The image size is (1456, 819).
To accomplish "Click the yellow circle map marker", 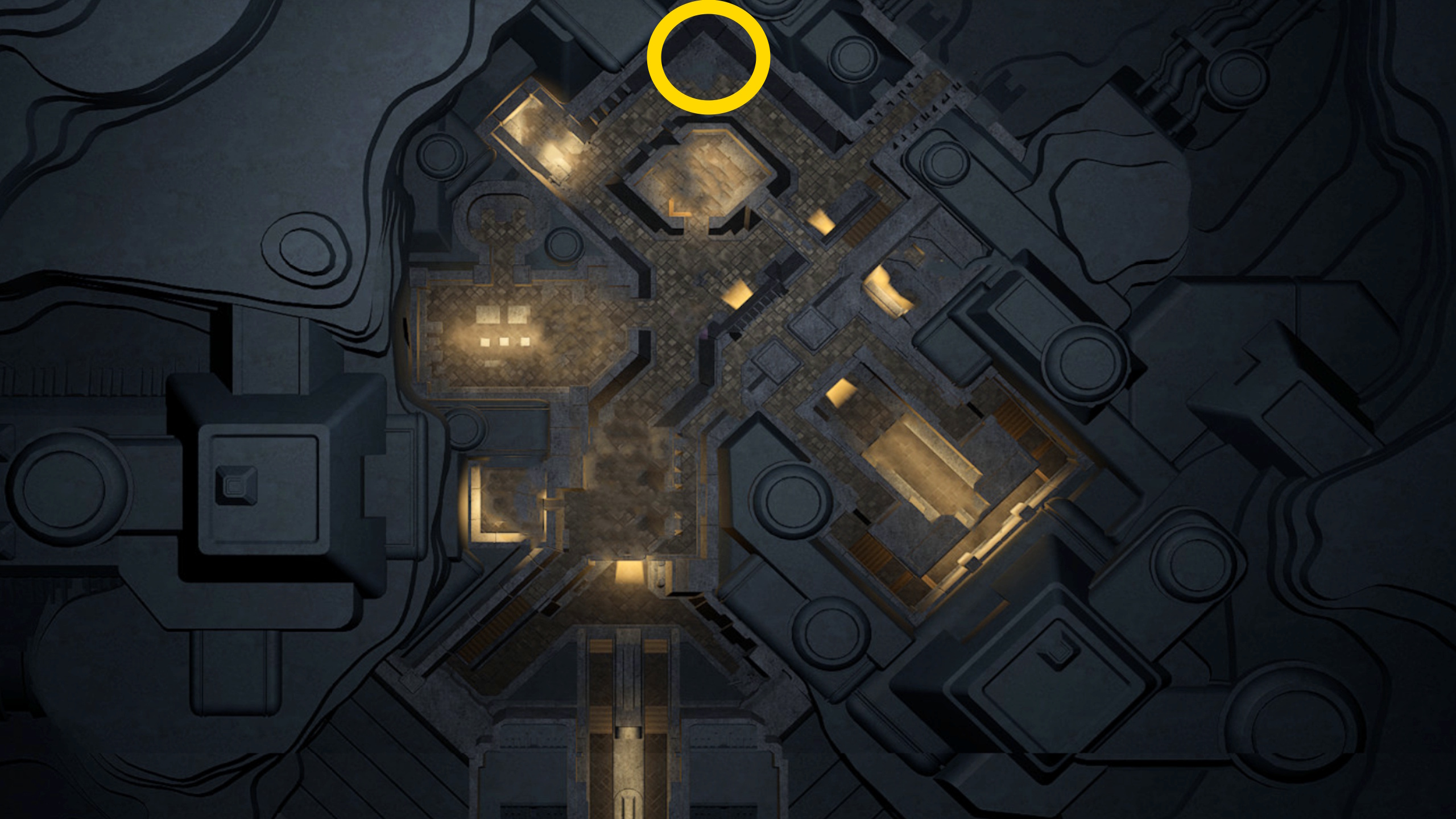I will pyautogui.click(x=708, y=57).
